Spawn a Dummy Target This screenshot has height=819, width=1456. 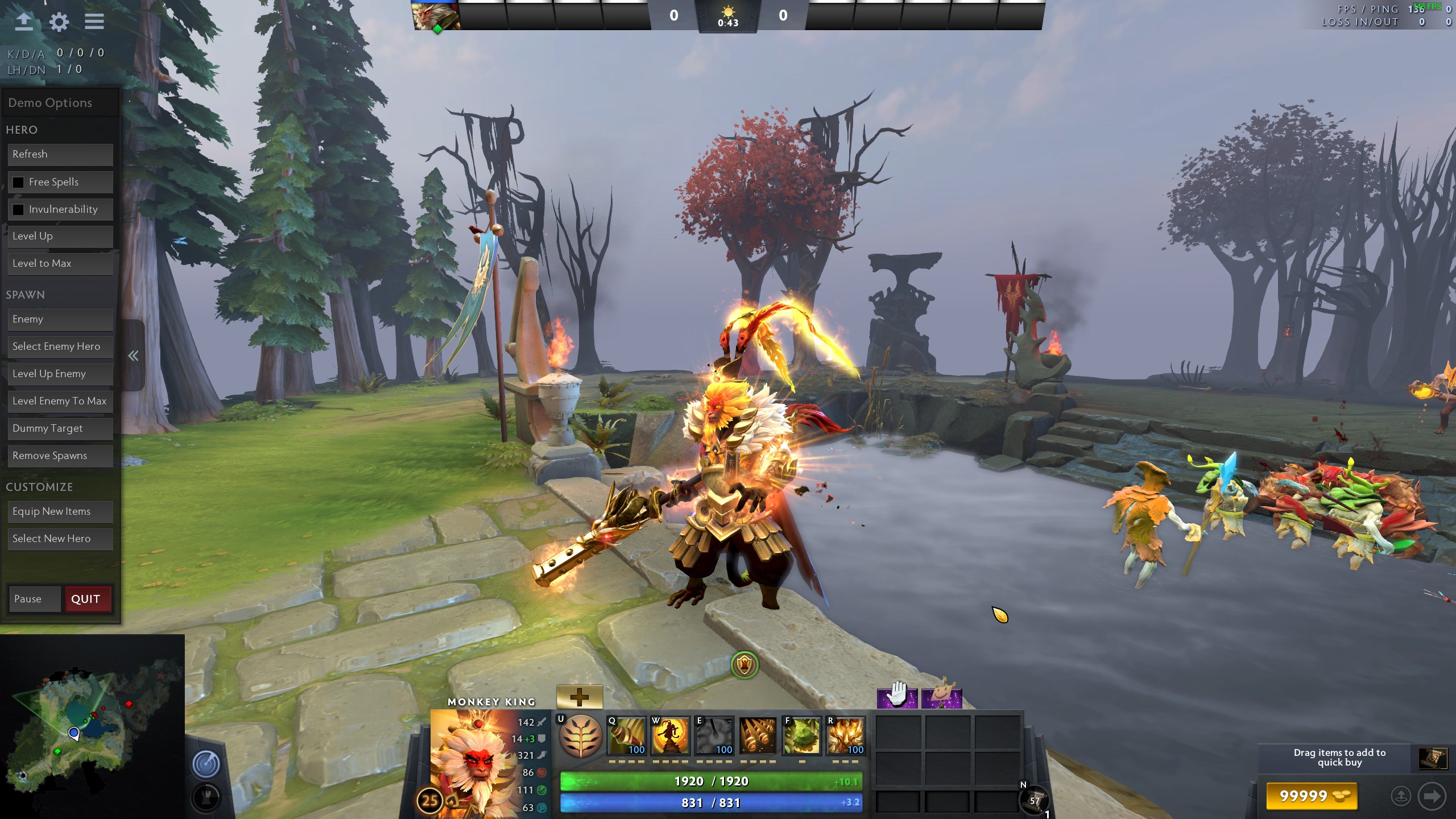click(60, 428)
